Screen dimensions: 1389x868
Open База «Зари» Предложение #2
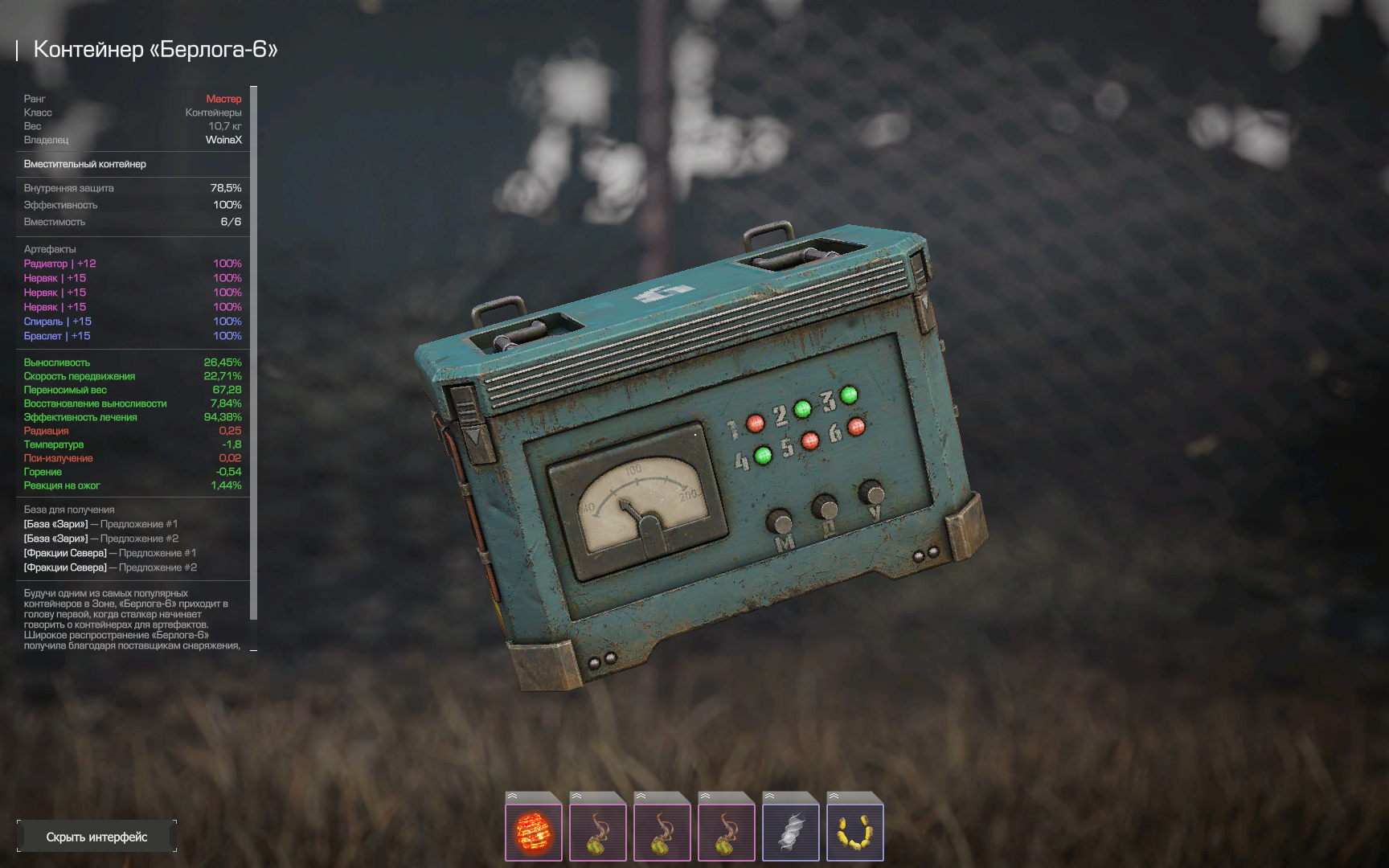click(x=101, y=538)
